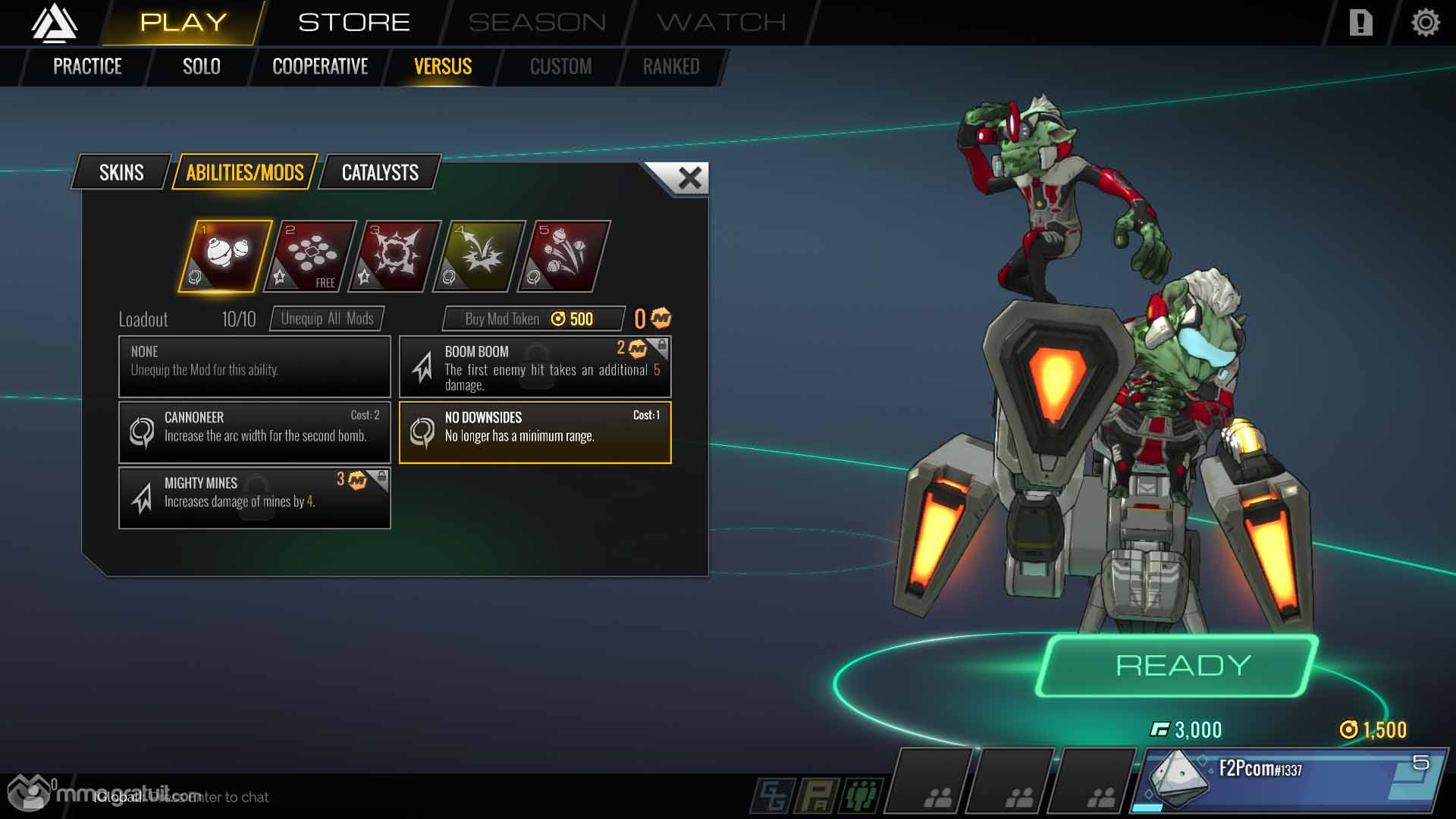This screenshot has height=819, width=1456.
Task: Select the Versus mode tab
Action: 443,67
